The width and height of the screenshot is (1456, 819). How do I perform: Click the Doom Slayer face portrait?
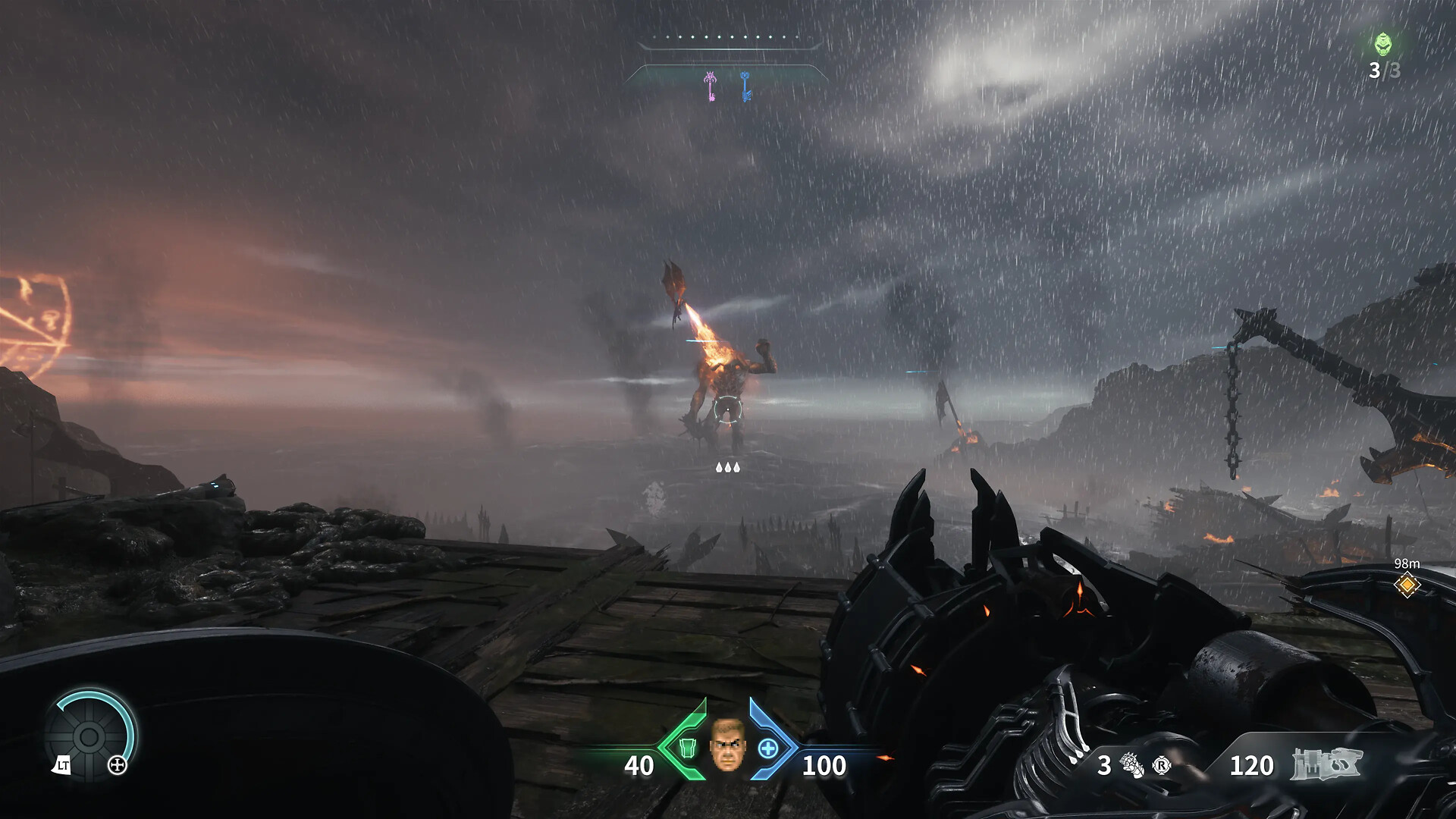click(x=727, y=745)
